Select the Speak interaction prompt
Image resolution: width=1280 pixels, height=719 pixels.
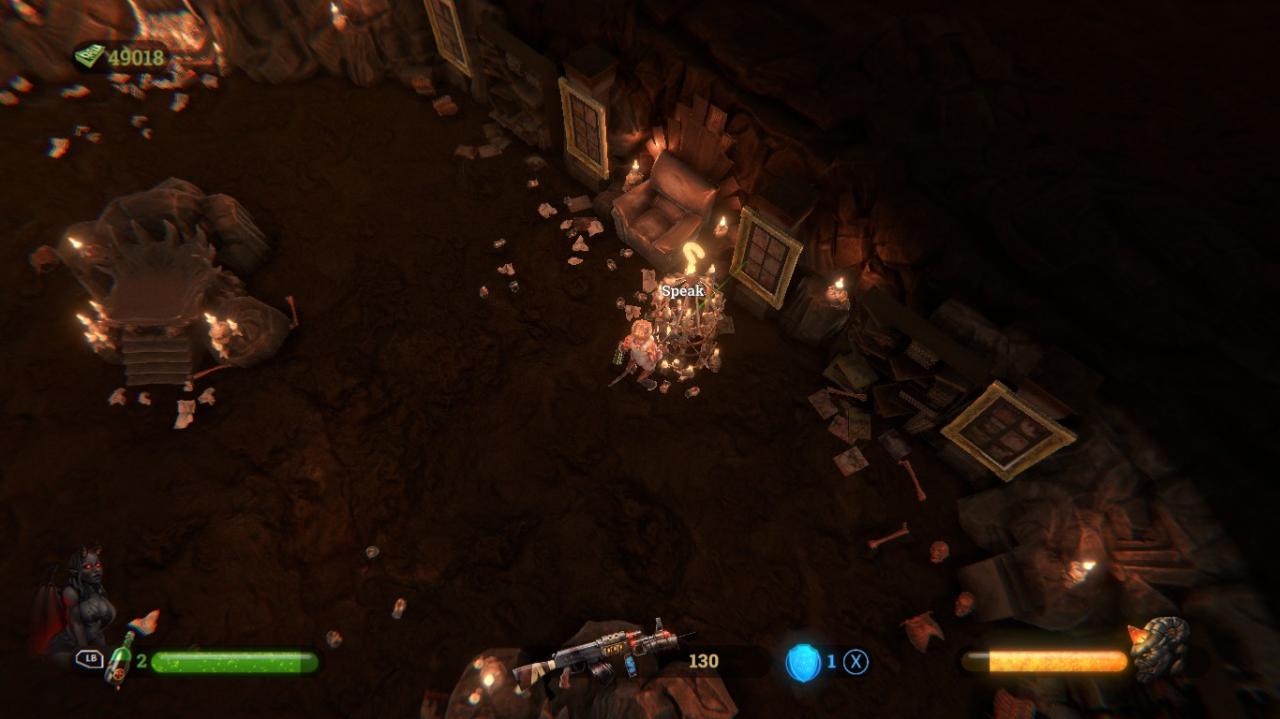tap(683, 291)
